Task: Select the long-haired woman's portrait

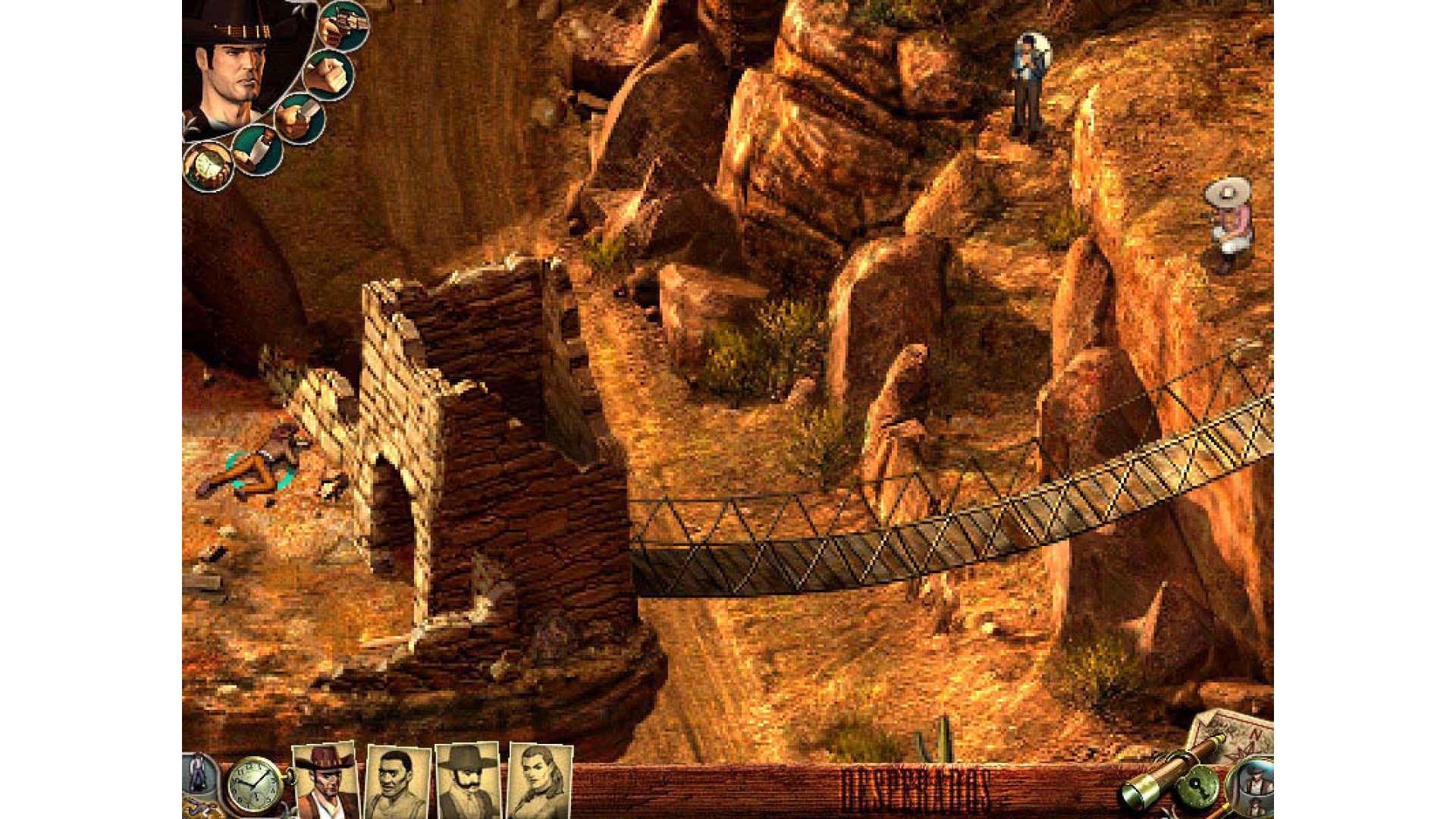Action: 538,781
